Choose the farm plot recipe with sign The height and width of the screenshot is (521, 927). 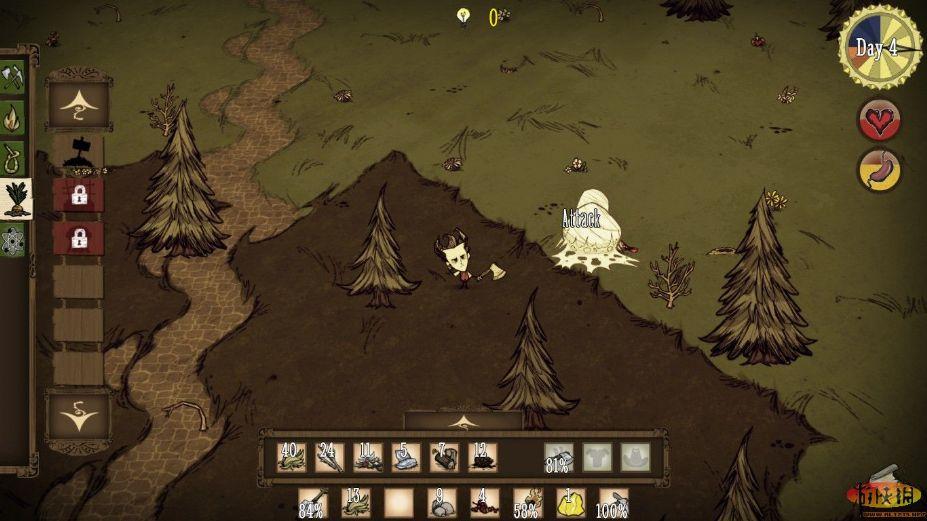pos(78,150)
